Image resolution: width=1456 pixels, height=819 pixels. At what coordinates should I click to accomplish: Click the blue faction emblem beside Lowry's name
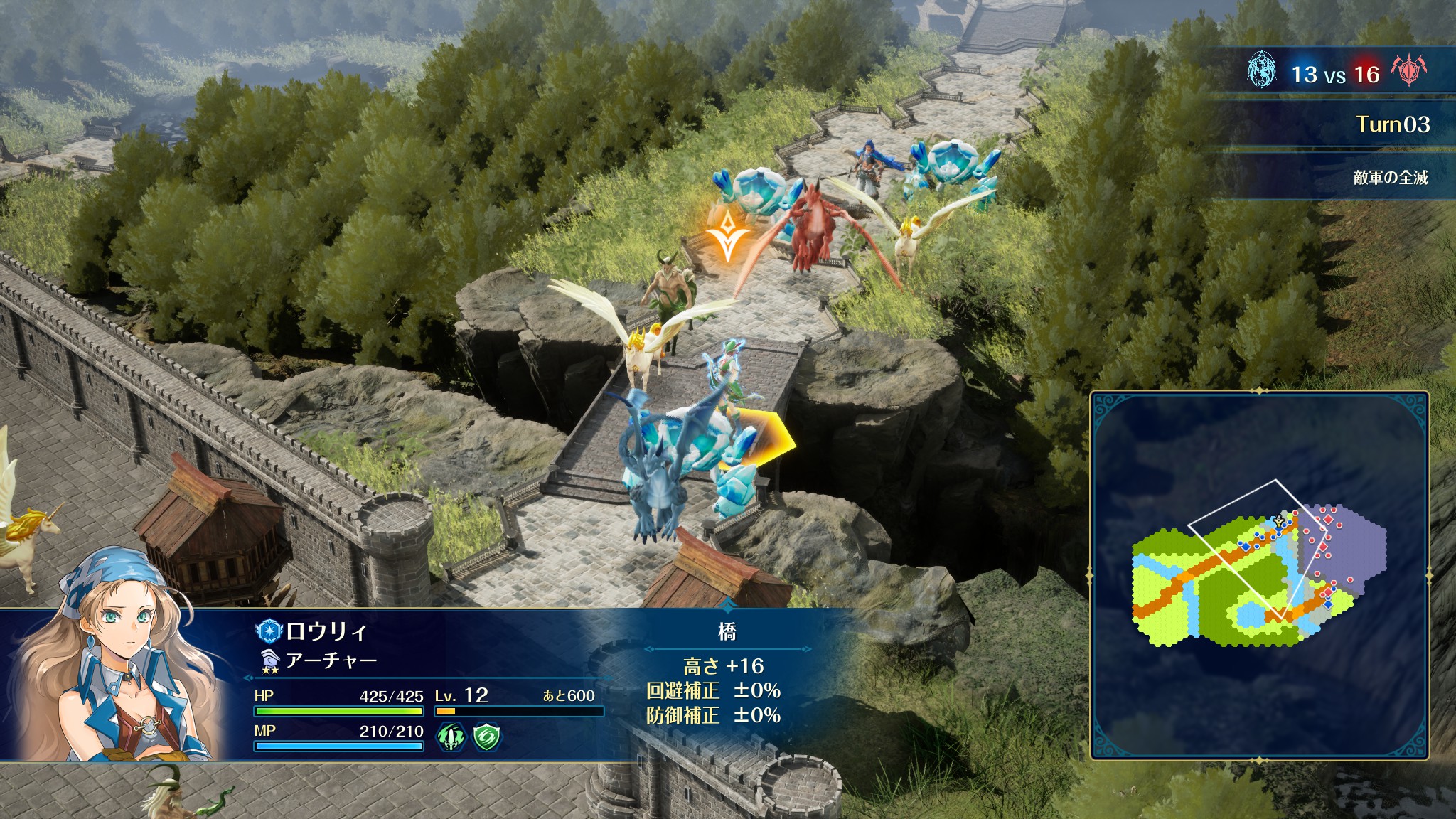(x=269, y=631)
